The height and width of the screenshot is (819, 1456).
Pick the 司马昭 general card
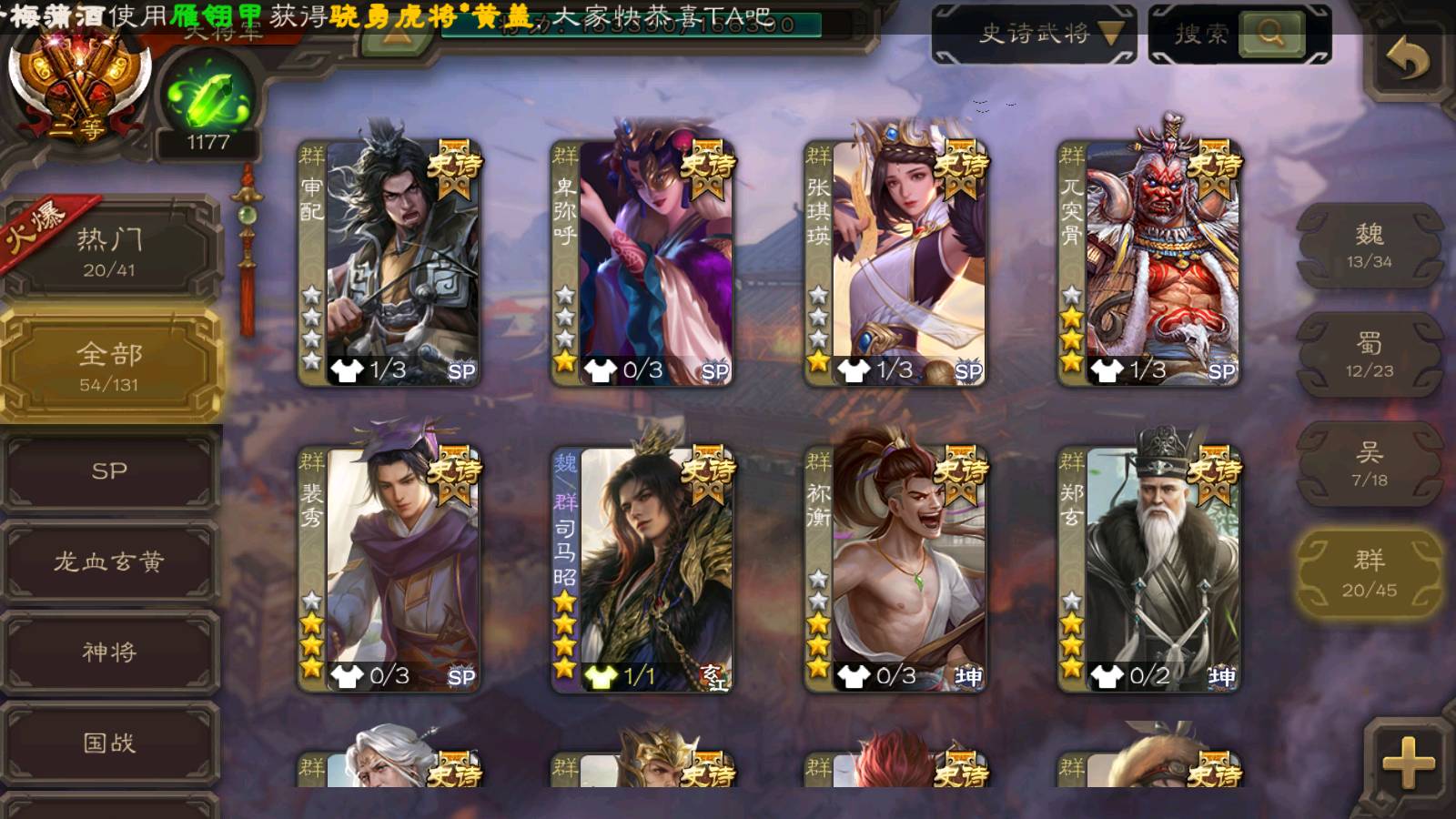(644, 569)
